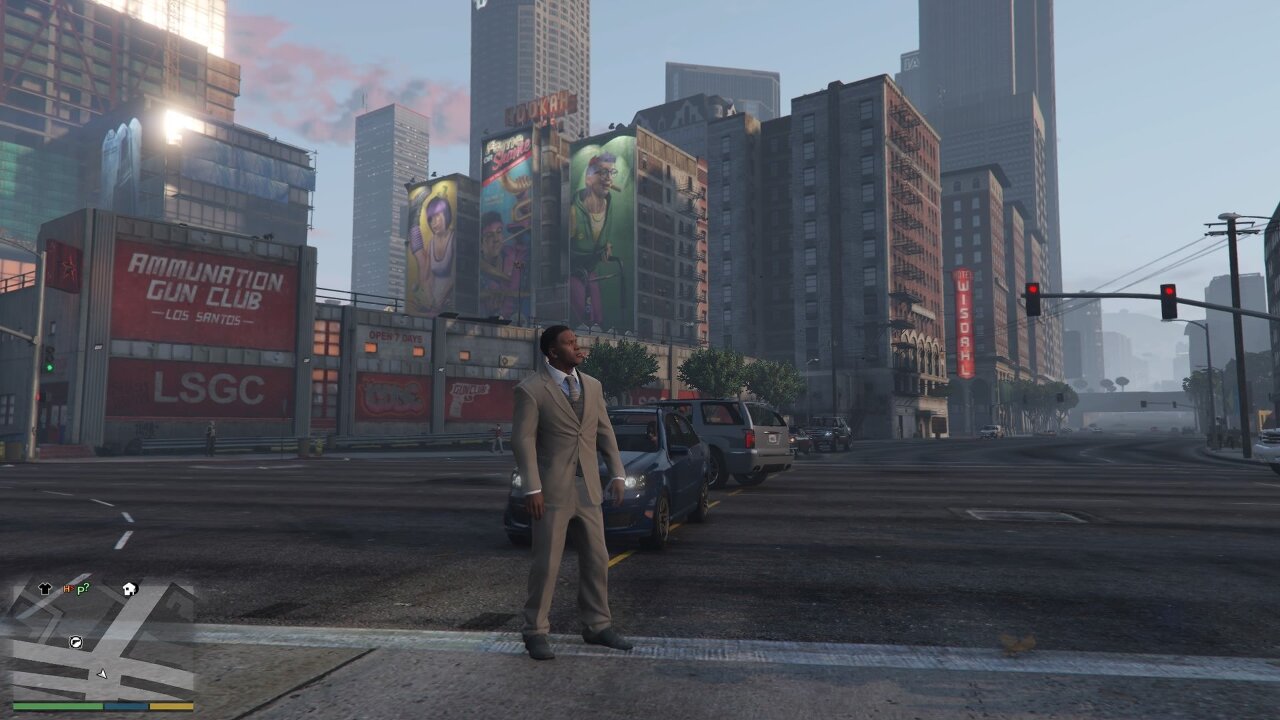Click the white safehouse blip

tap(129, 589)
